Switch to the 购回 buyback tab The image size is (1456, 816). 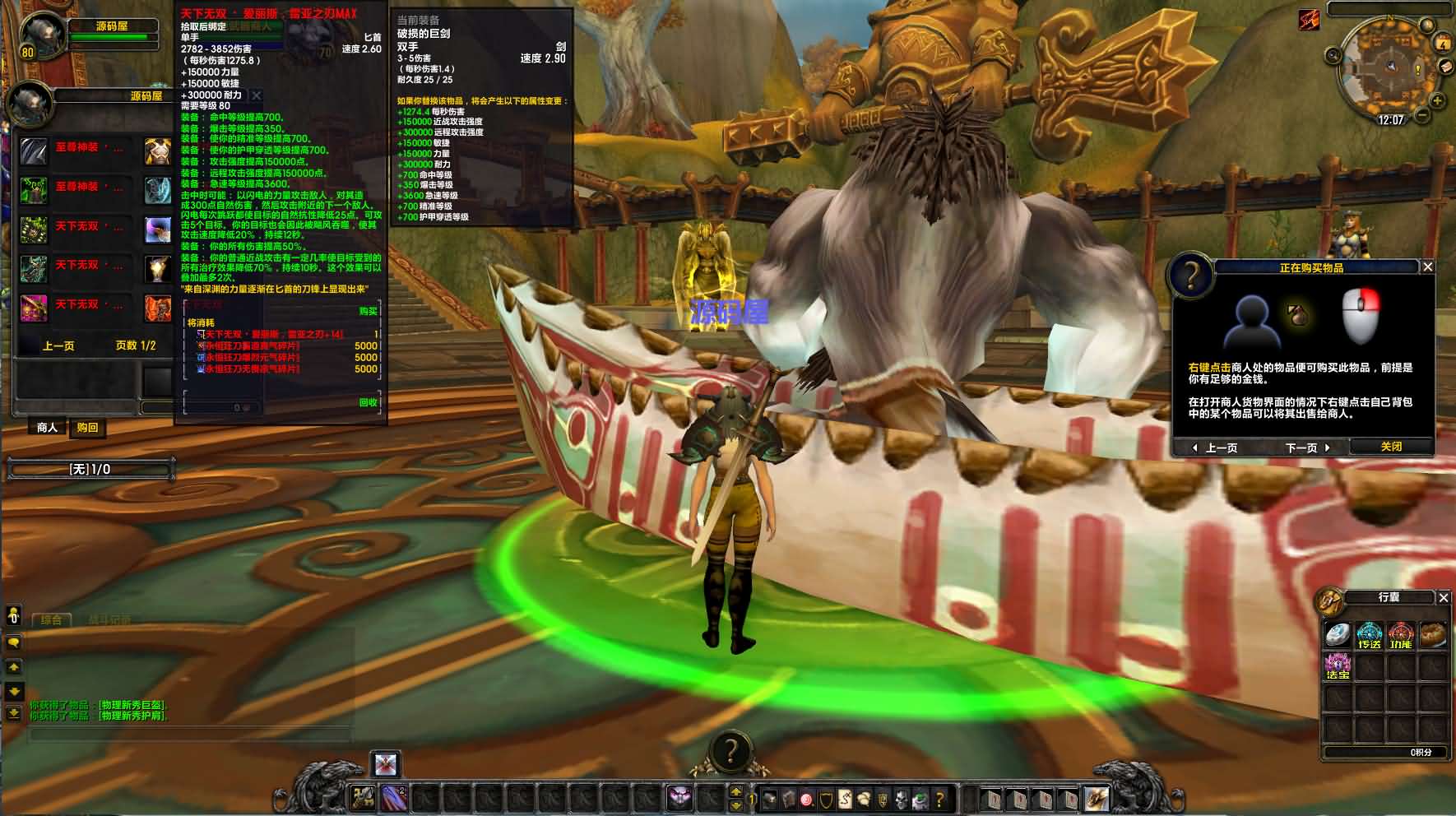tap(87, 428)
